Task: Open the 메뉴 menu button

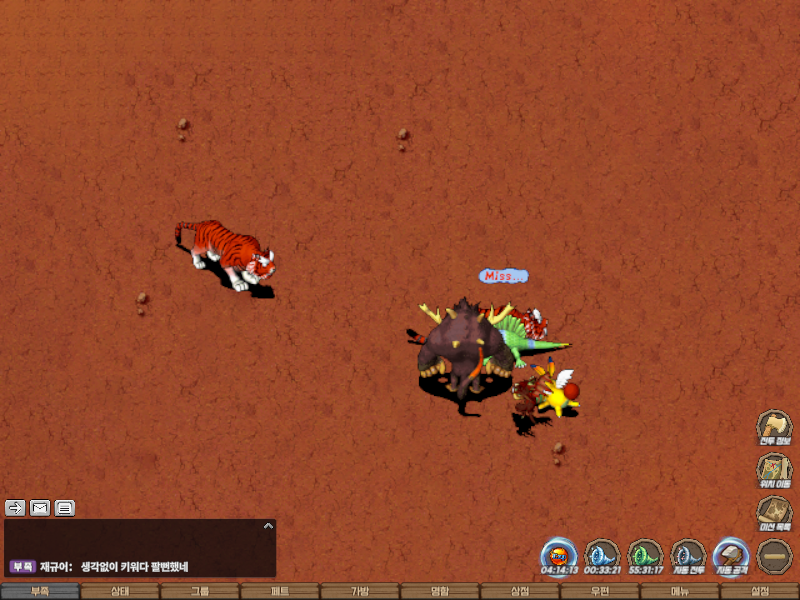Action: tap(680, 591)
